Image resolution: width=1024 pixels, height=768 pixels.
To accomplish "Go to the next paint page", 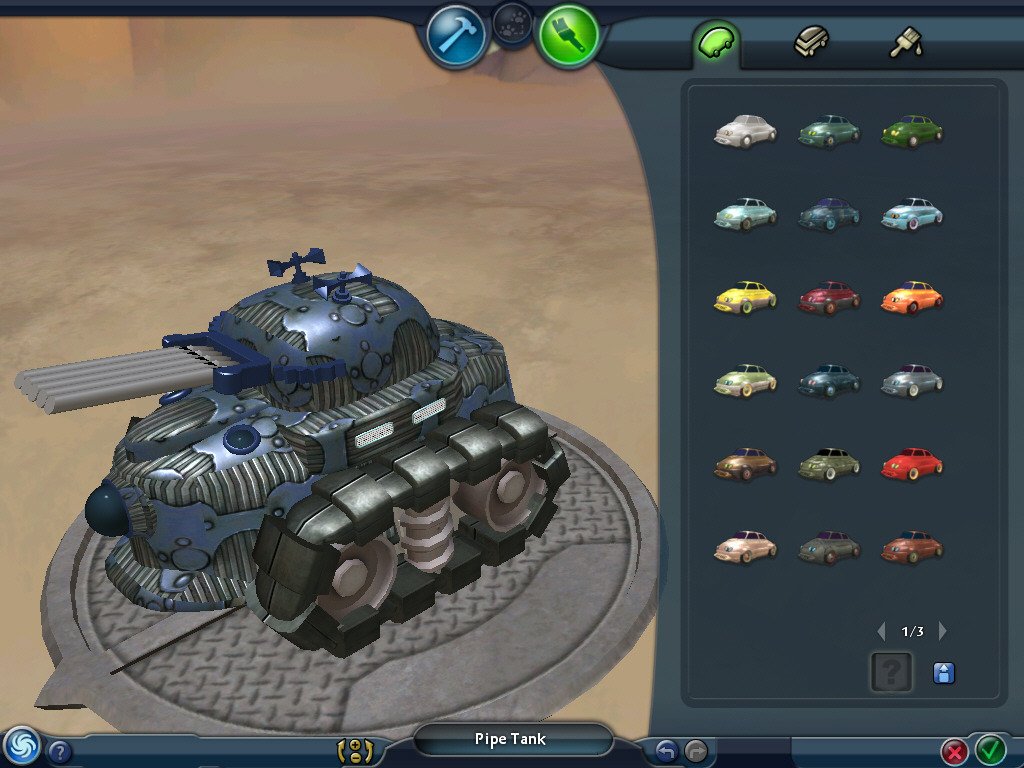I will pyautogui.click(x=942, y=631).
